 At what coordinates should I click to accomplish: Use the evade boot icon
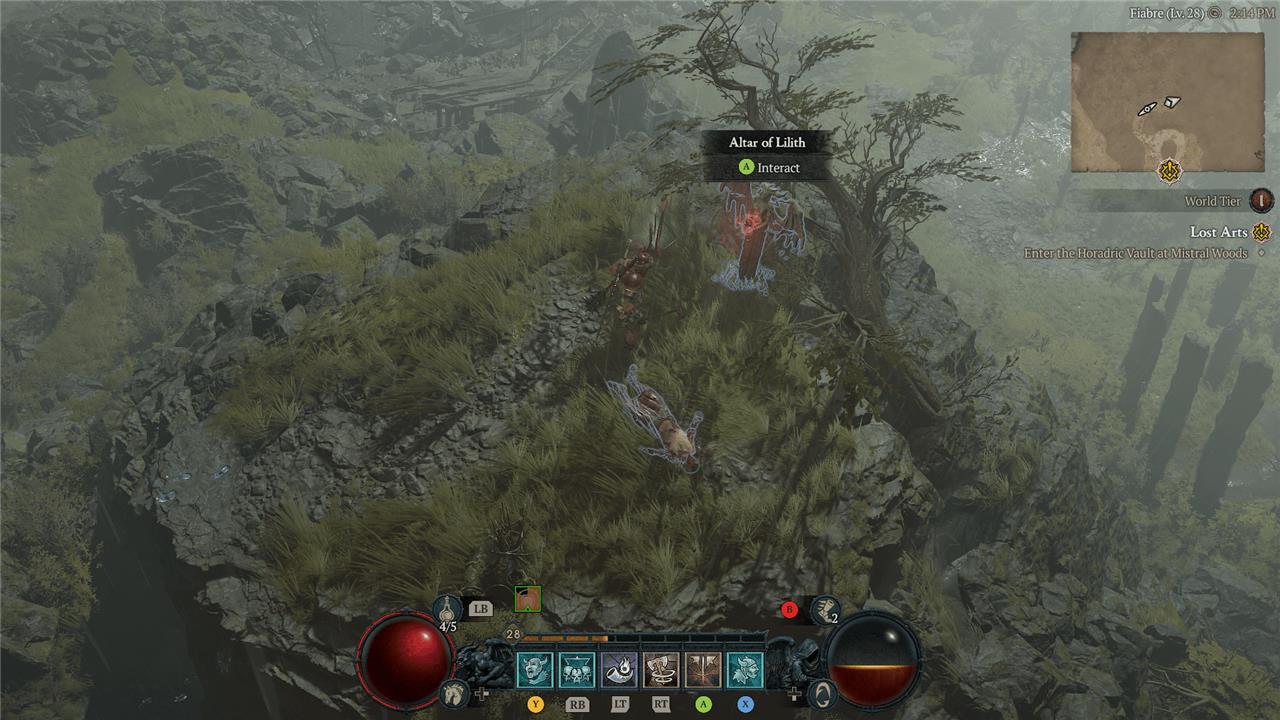(825, 607)
